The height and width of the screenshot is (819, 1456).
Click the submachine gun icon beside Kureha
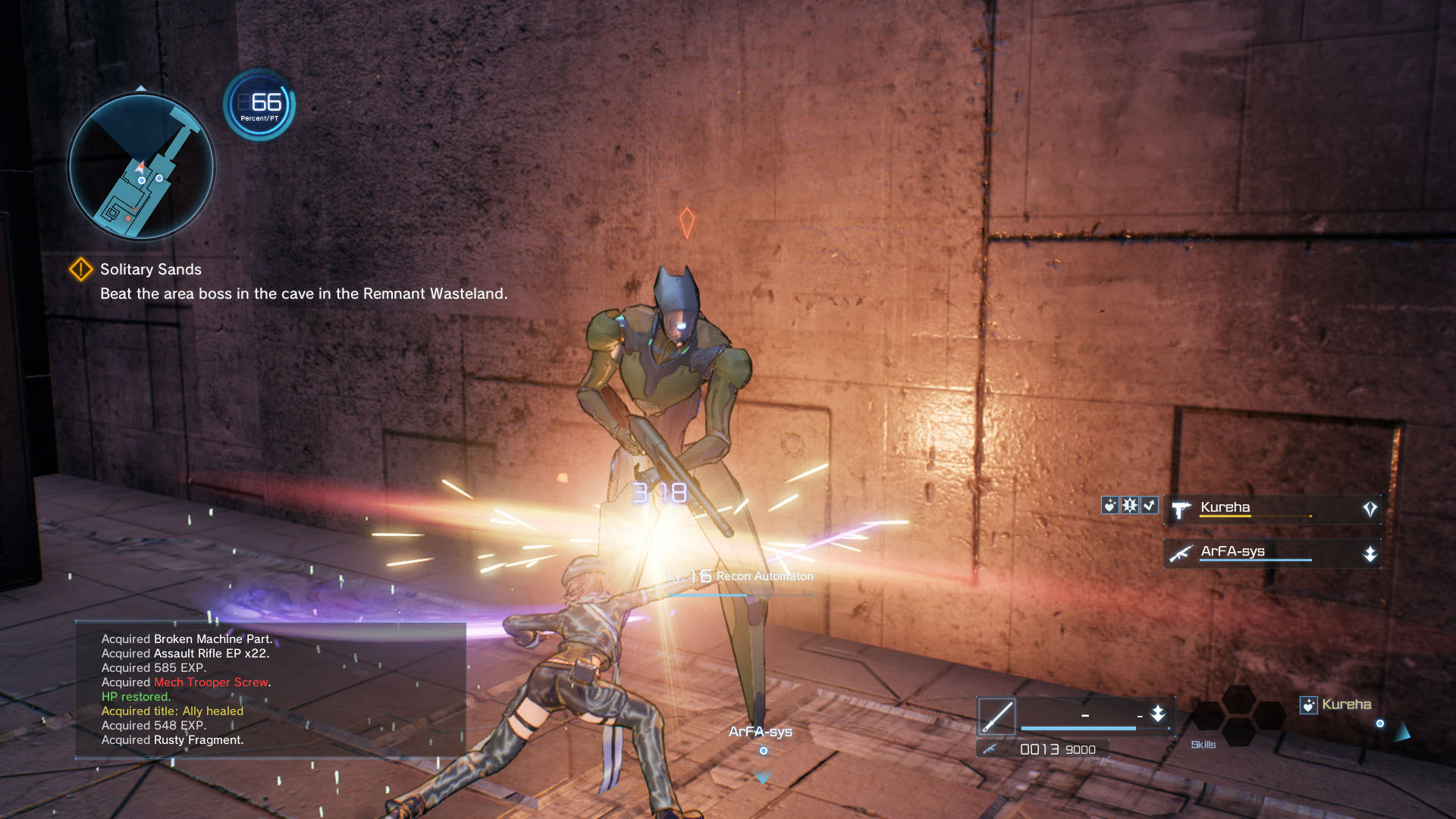(1181, 510)
